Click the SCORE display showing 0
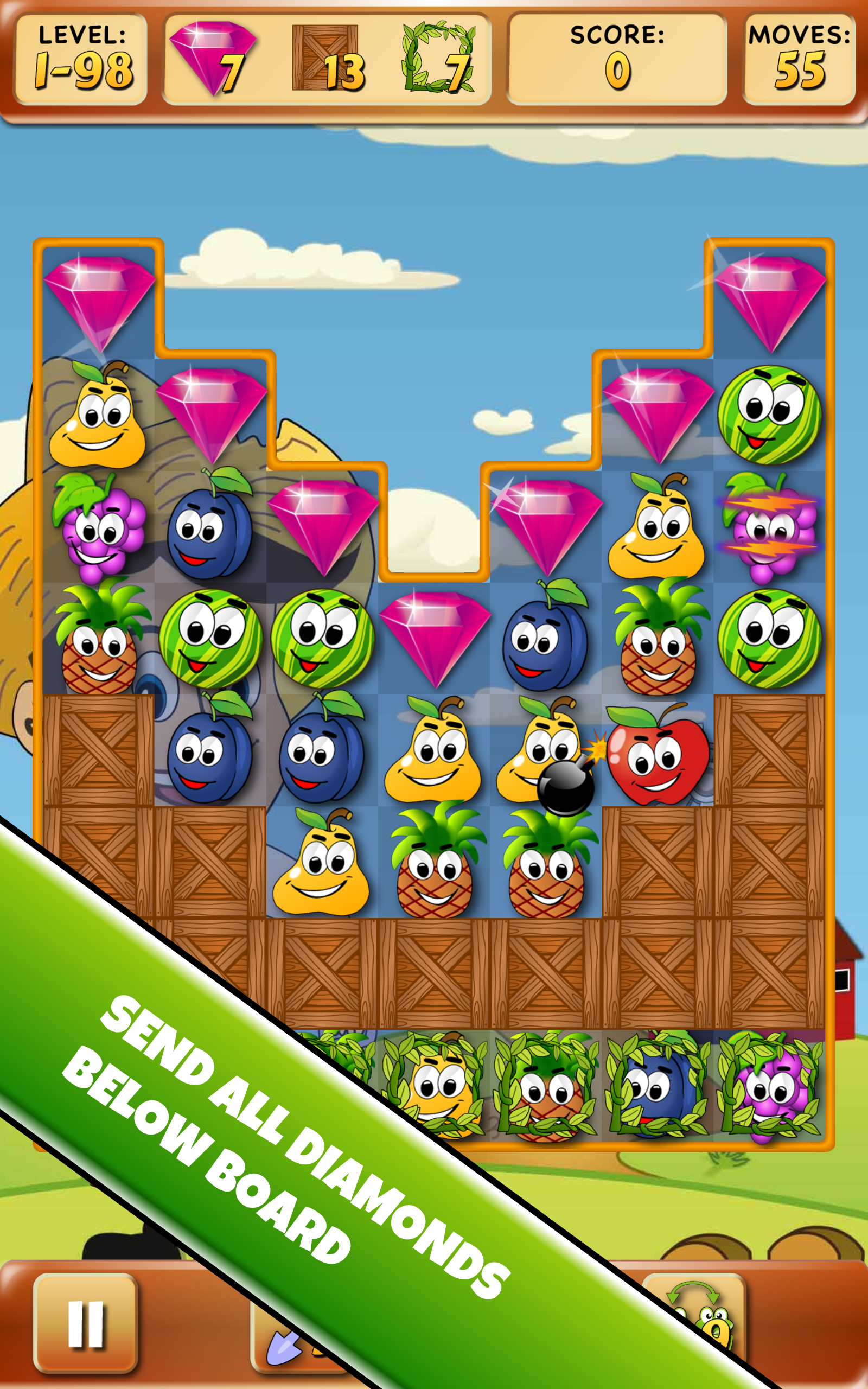Screen dimensions: 868x1389 pos(617,58)
